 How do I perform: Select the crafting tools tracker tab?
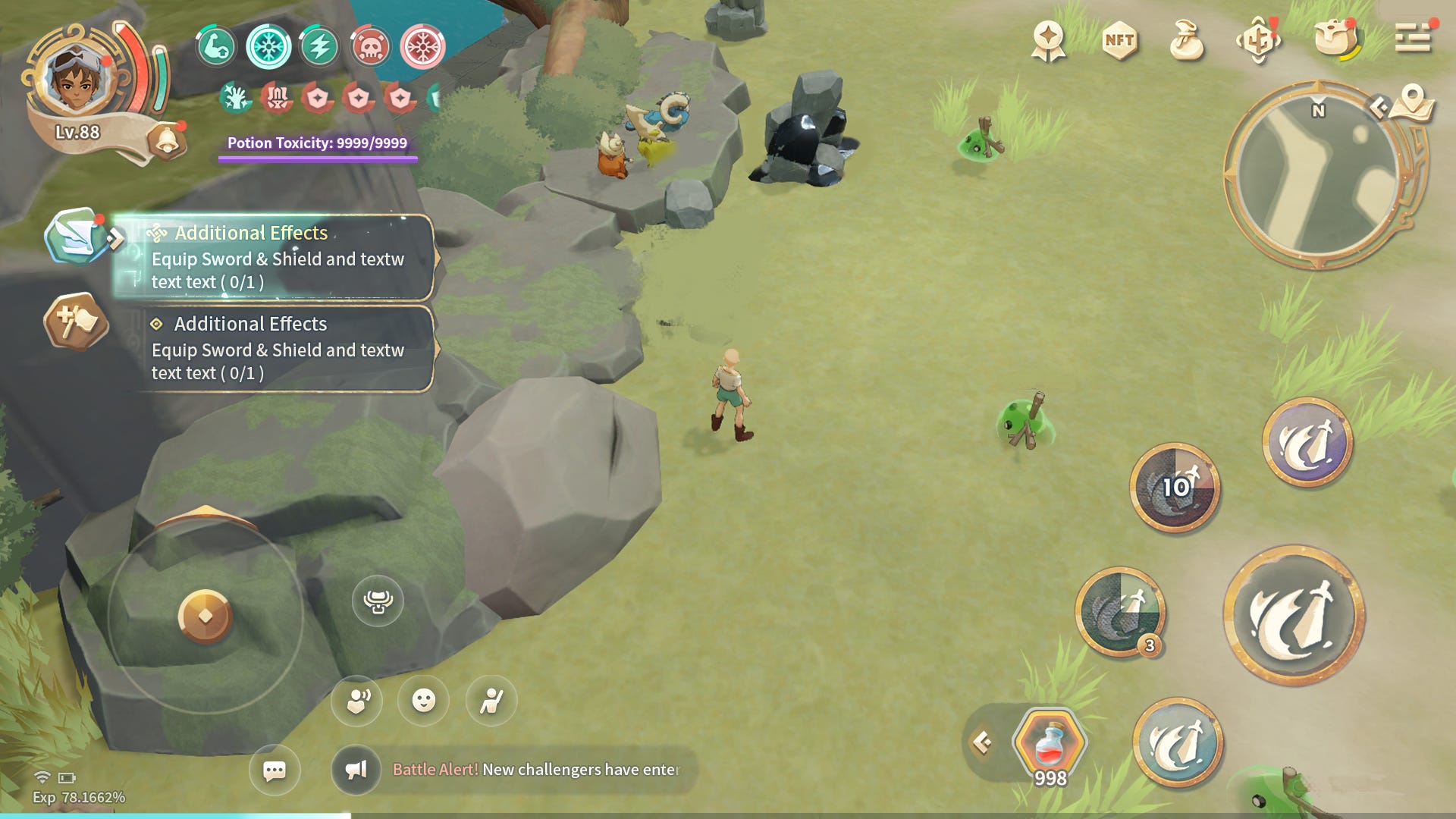[x=75, y=322]
